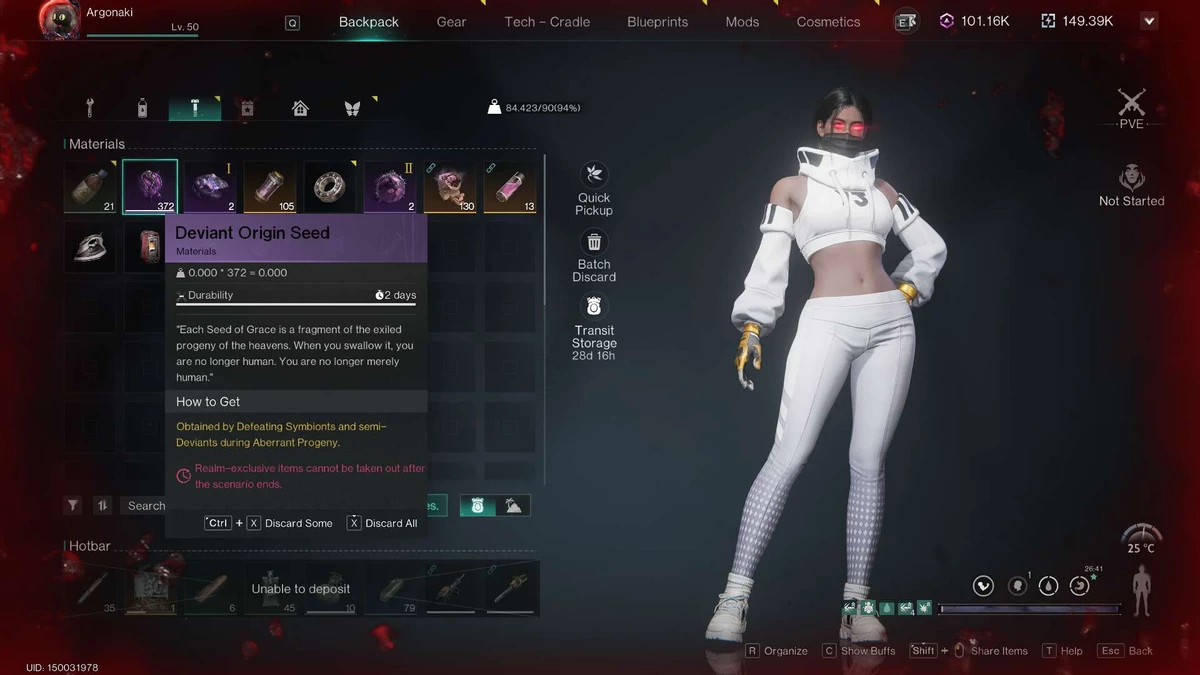Go to the Blueprints tab

coord(657,22)
